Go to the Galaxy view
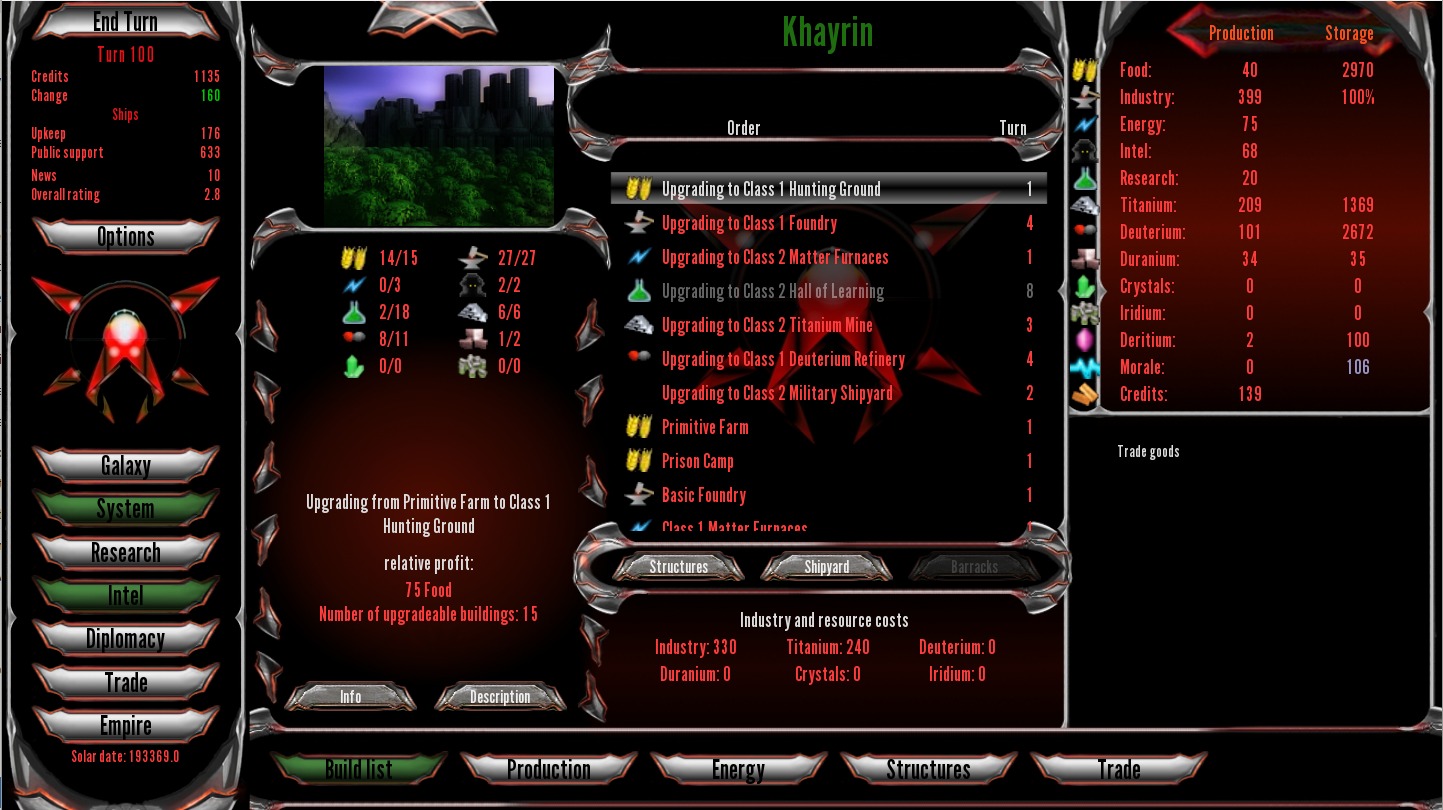Image resolution: width=1443 pixels, height=810 pixels. (x=125, y=465)
